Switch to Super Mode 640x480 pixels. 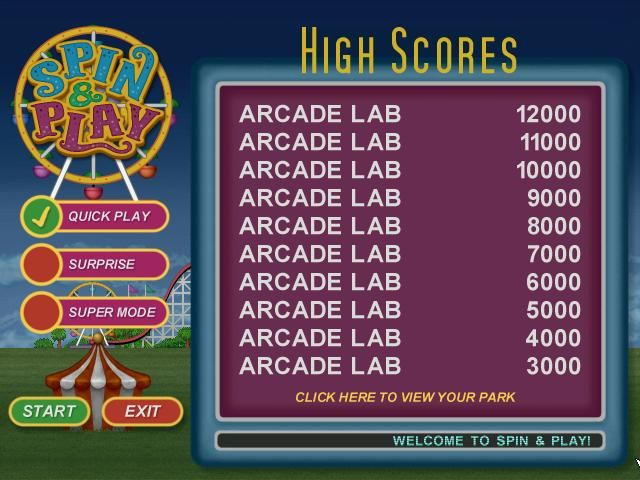click(x=95, y=312)
